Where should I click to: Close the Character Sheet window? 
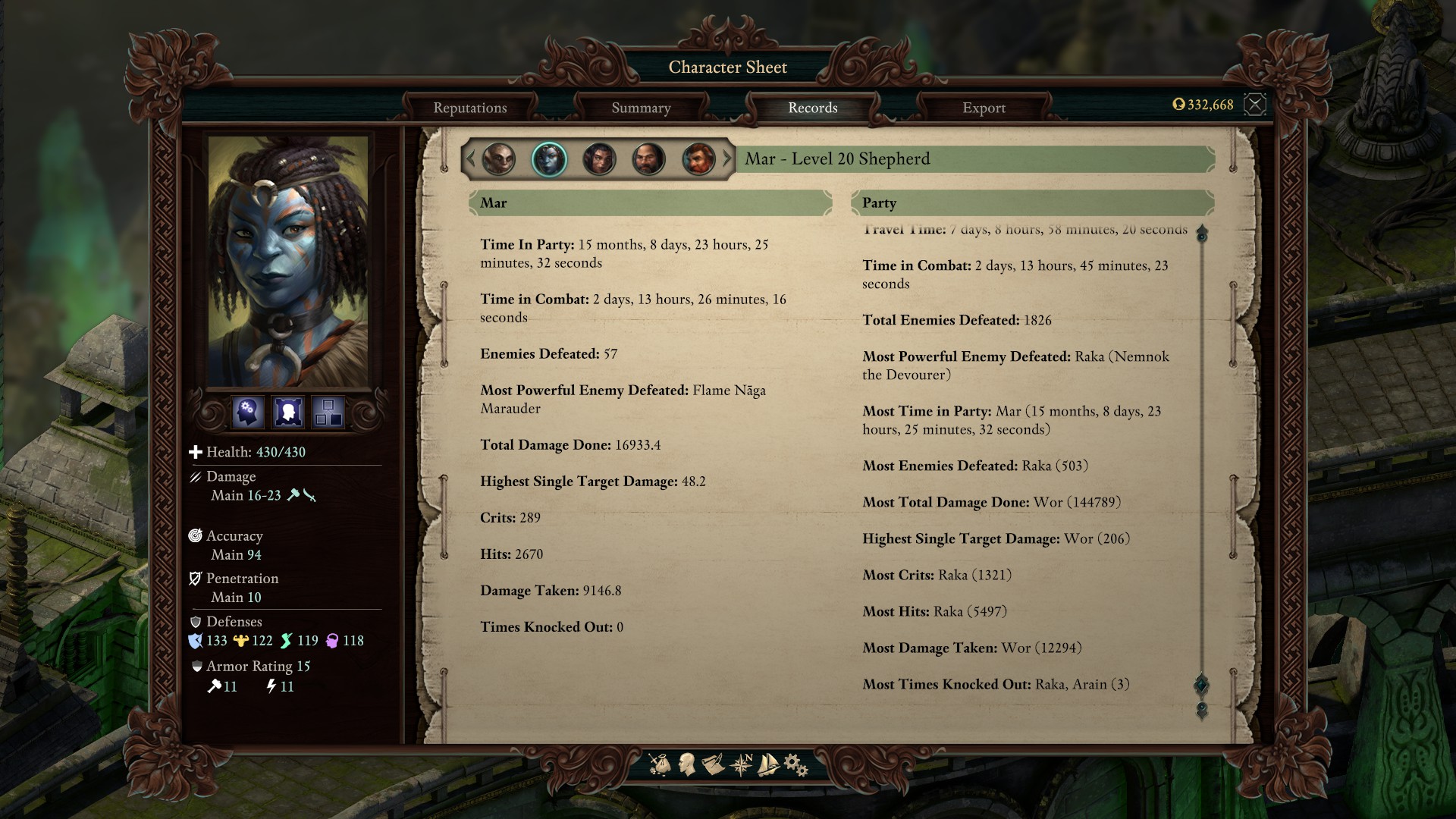tap(1255, 105)
